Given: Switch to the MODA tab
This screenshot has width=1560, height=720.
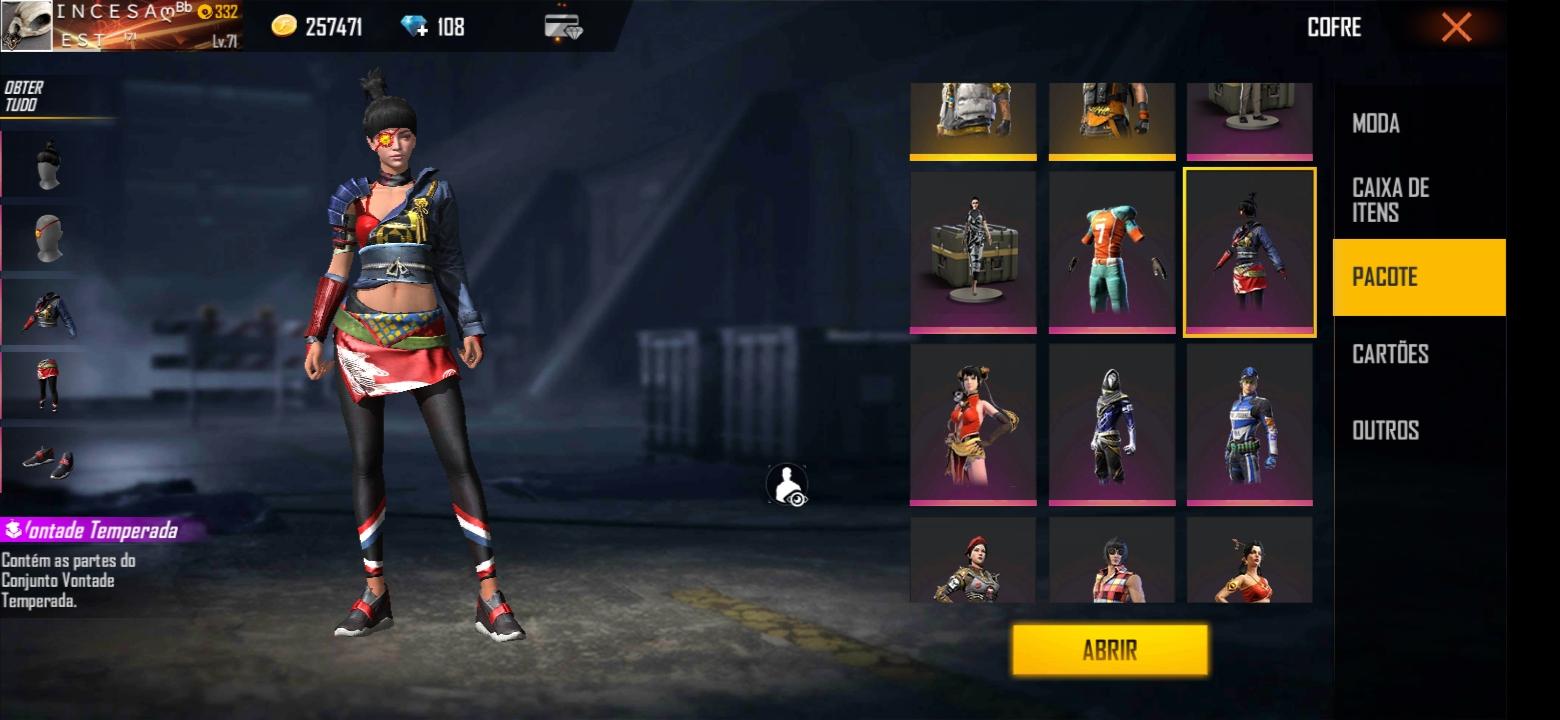Looking at the screenshot, I should click(1376, 124).
